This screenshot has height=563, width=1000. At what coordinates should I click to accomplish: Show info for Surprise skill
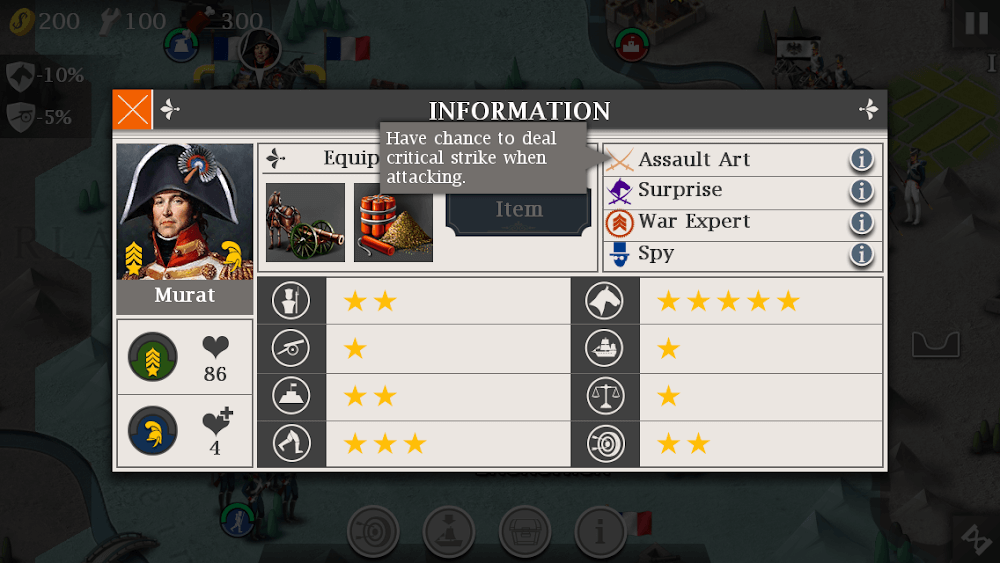point(862,191)
